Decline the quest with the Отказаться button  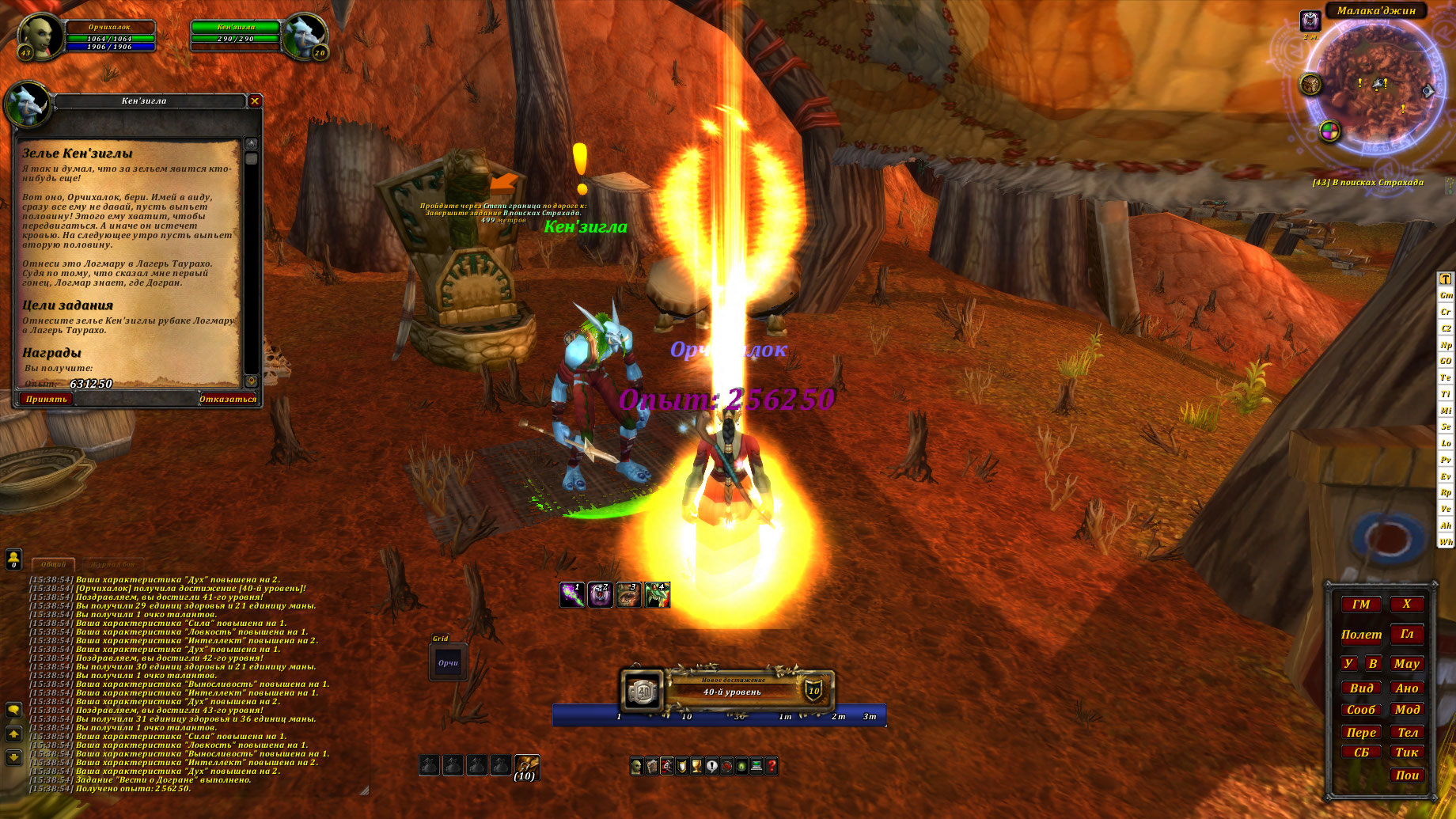[x=228, y=399]
